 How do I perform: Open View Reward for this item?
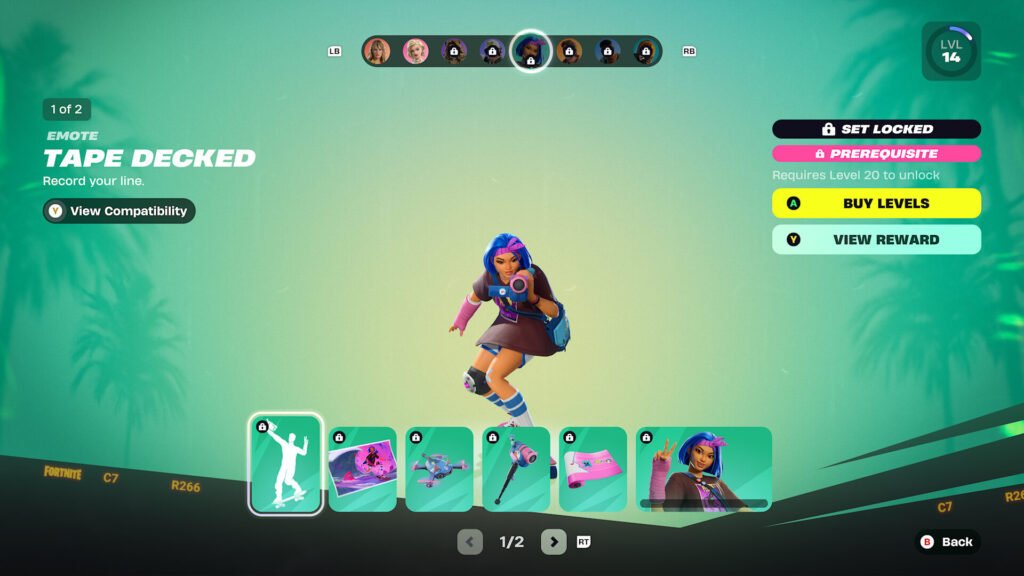point(876,240)
